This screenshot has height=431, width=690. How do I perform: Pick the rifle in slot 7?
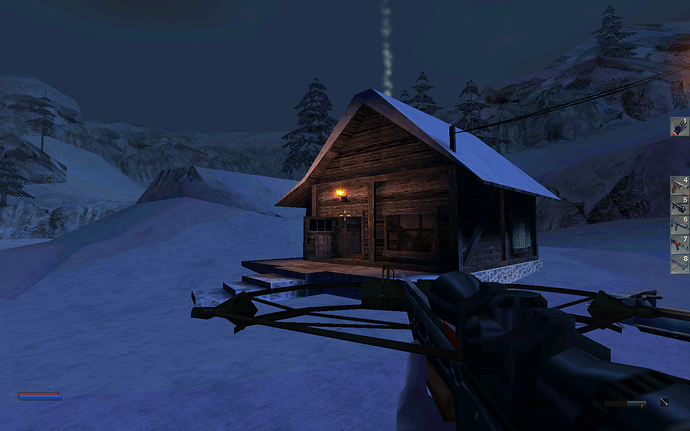[x=680, y=243]
